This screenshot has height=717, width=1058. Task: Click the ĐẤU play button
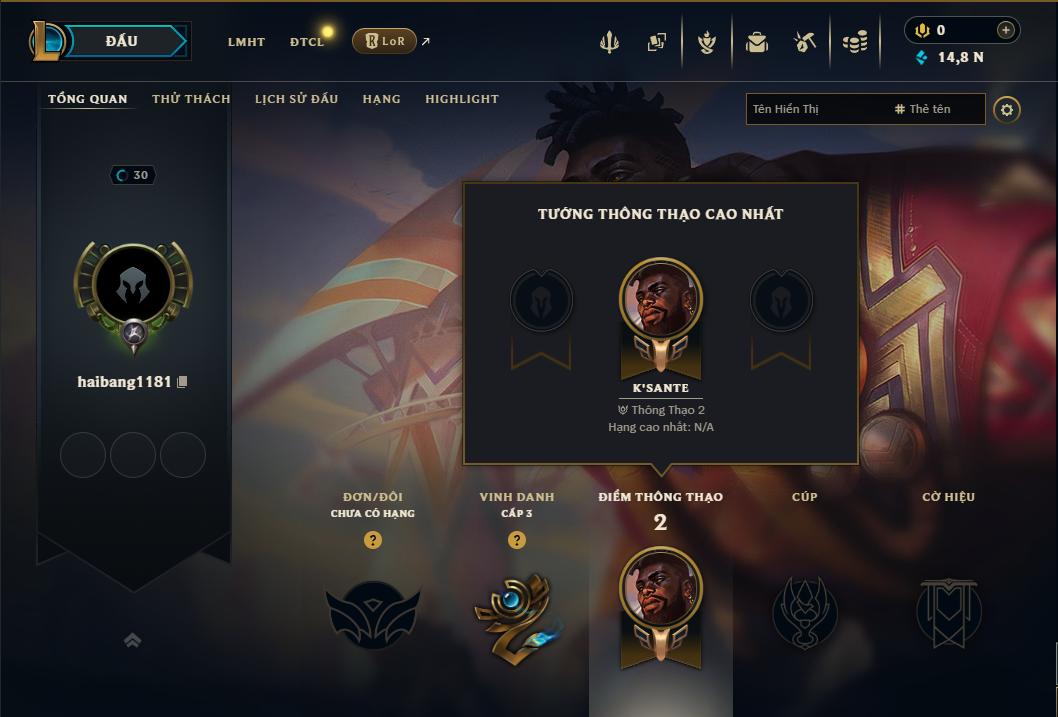click(121, 41)
